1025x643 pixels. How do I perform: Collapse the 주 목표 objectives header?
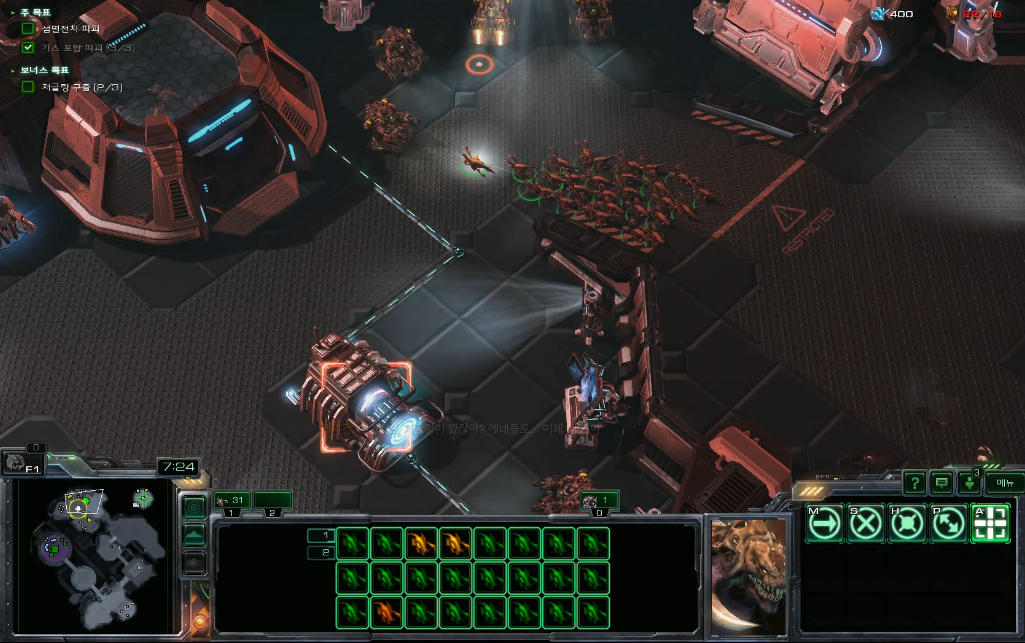tap(11, 12)
